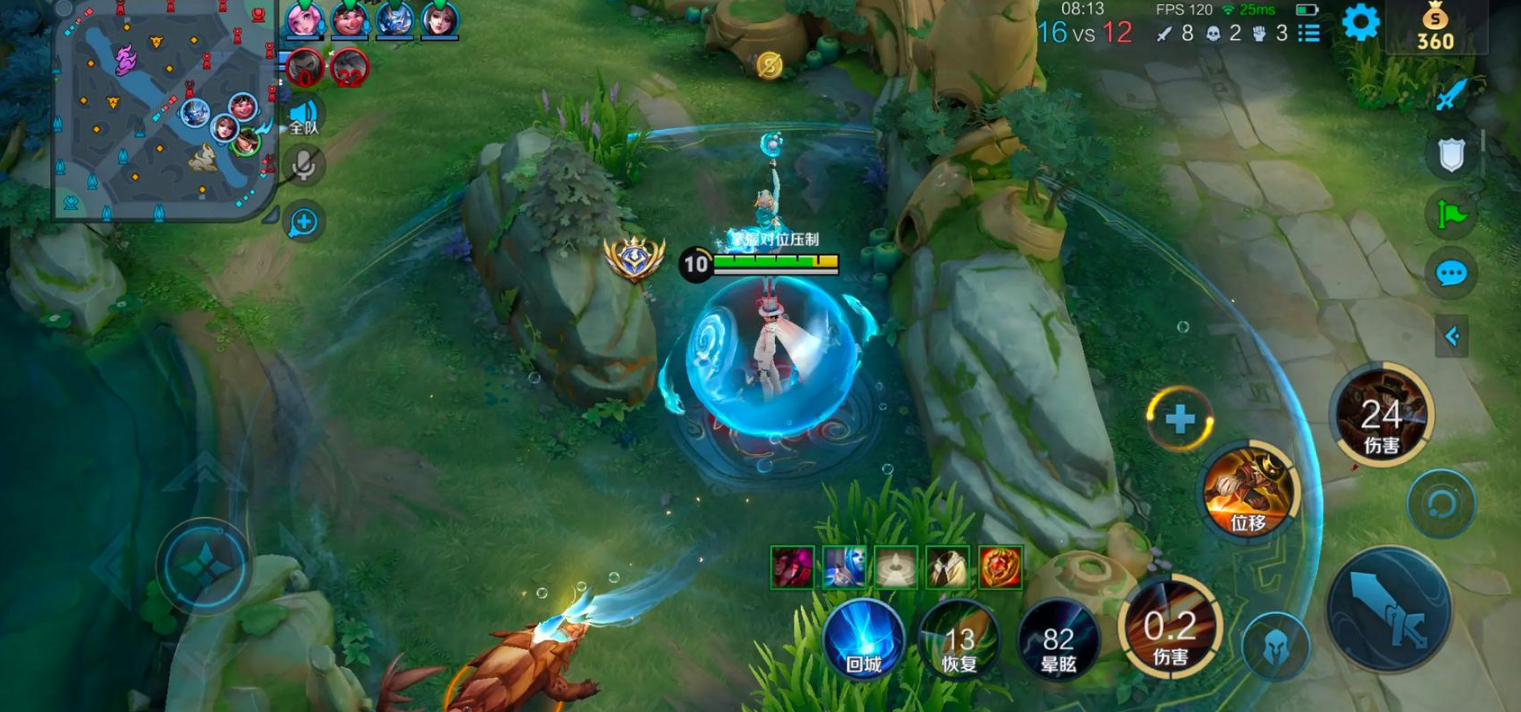The height and width of the screenshot is (712, 1521).
Task: Use the 恢复 heal spell
Action: coord(958,640)
